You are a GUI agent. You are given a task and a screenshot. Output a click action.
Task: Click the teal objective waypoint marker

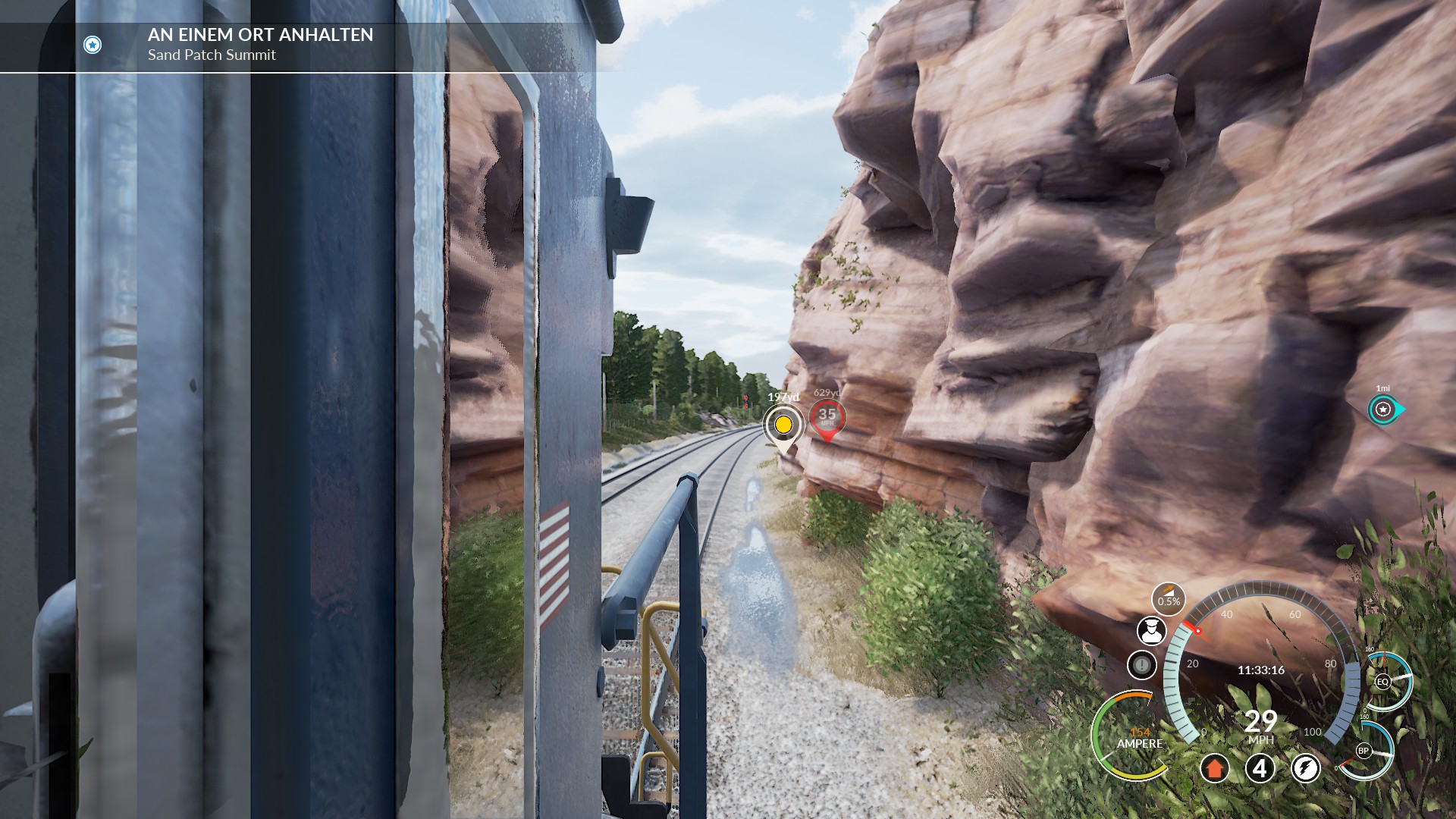tap(1384, 409)
